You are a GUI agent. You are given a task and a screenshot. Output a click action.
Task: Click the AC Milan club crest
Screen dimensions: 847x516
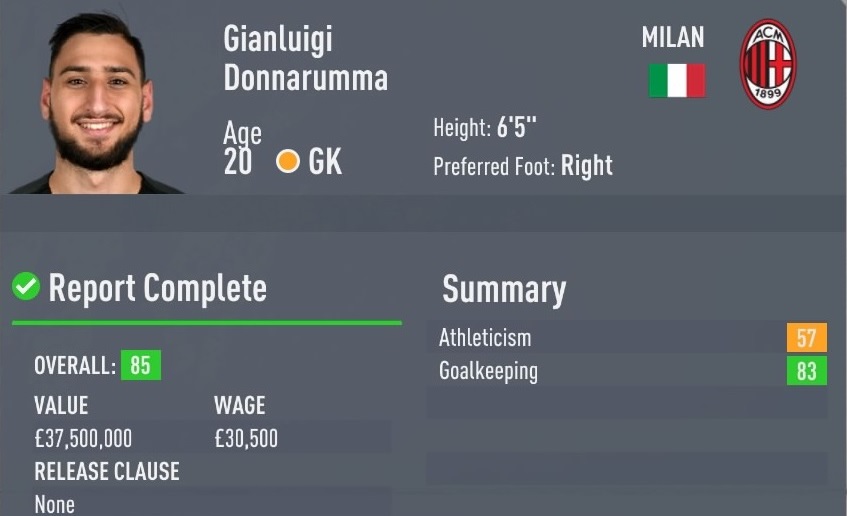tap(767, 65)
